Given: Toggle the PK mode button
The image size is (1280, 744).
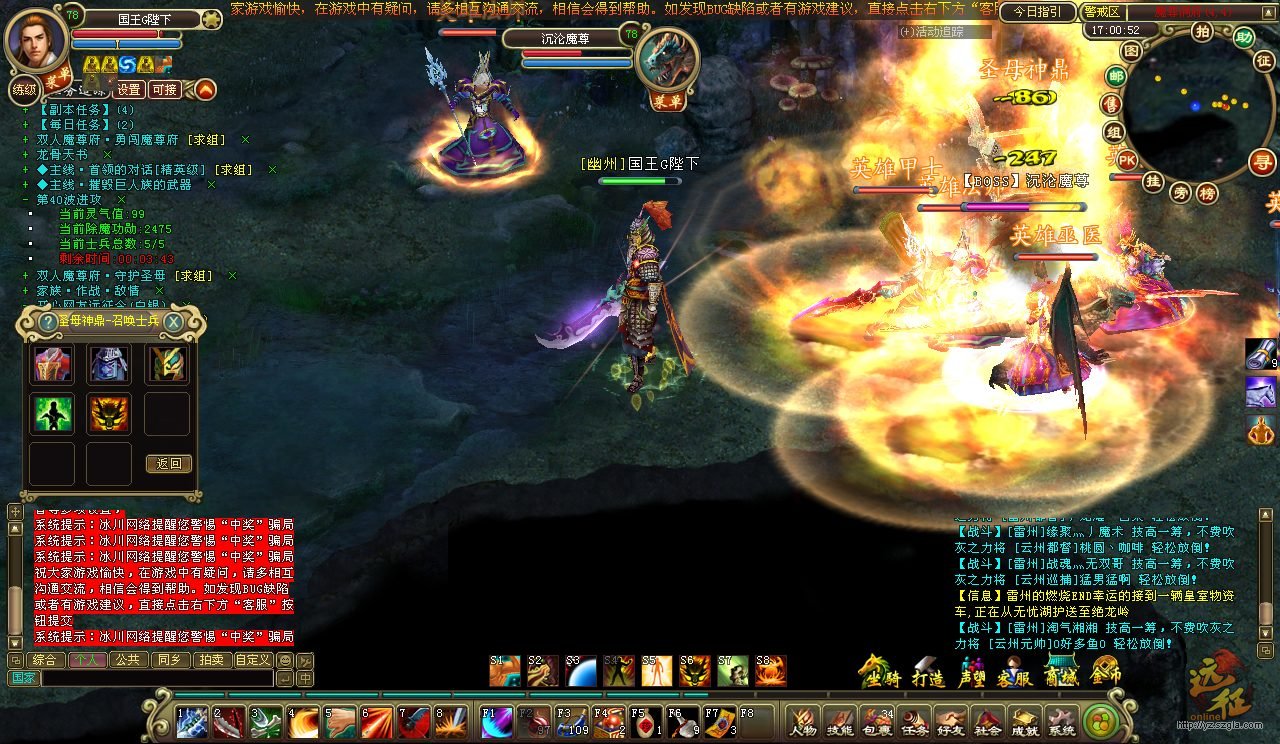Looking at the screenshot, I should (x=1127, y=160).
